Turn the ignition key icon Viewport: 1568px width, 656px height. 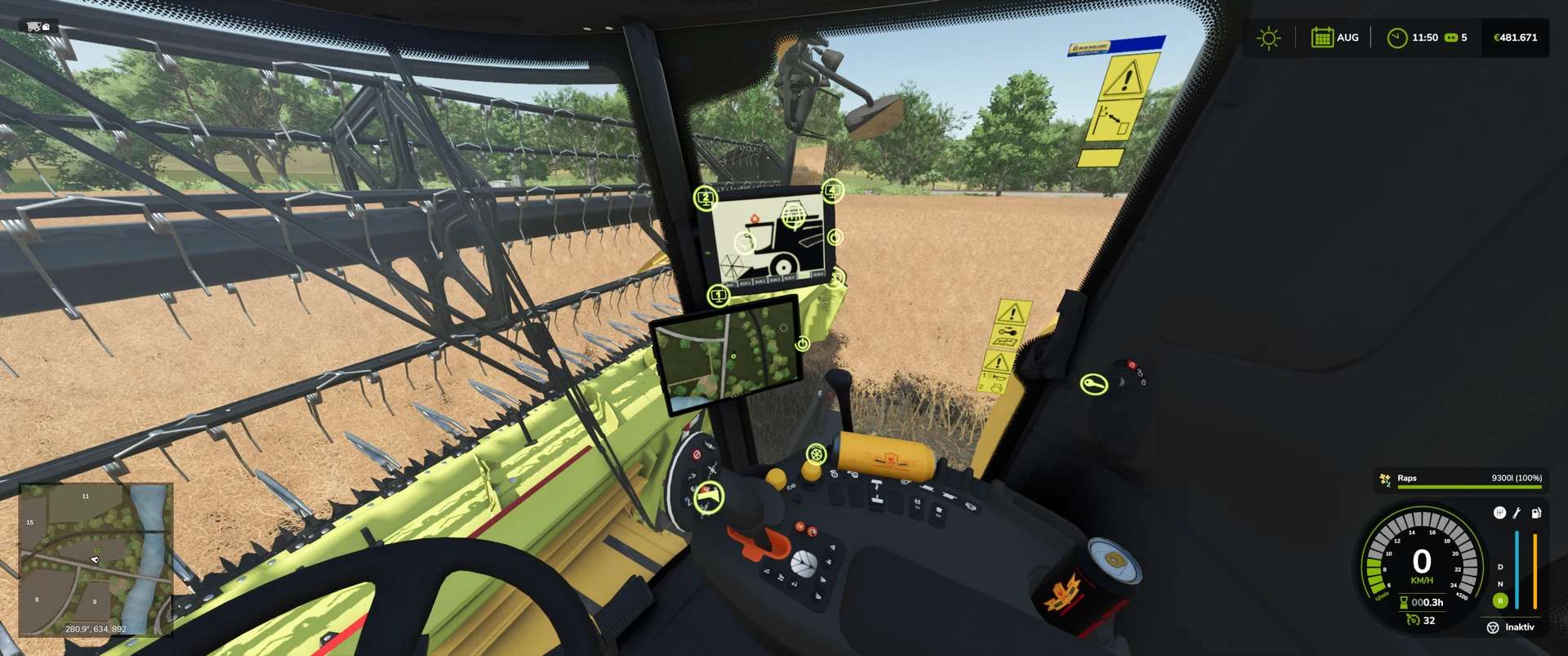click(1094, 384)
